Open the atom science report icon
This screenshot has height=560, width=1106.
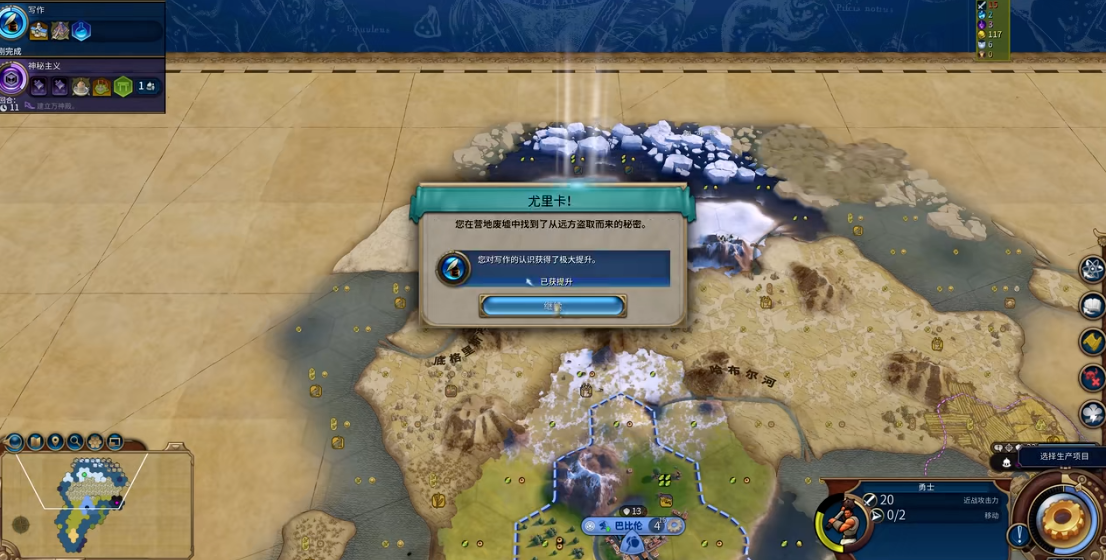[1092, 268]
